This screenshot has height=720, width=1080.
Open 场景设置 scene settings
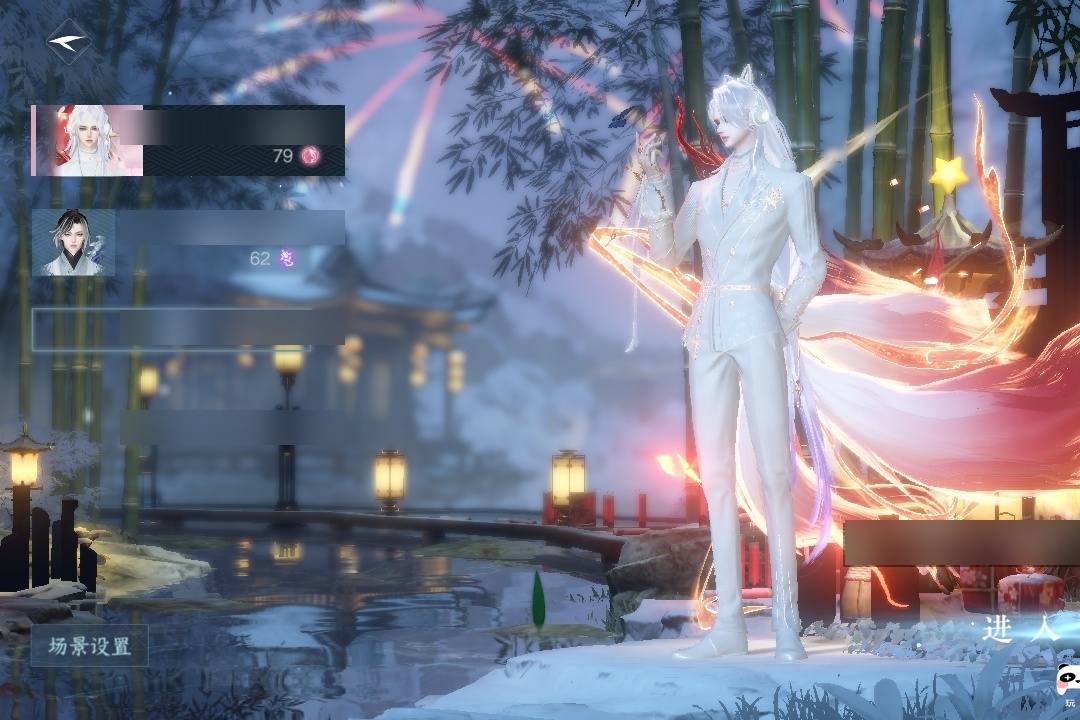(90, 646)
